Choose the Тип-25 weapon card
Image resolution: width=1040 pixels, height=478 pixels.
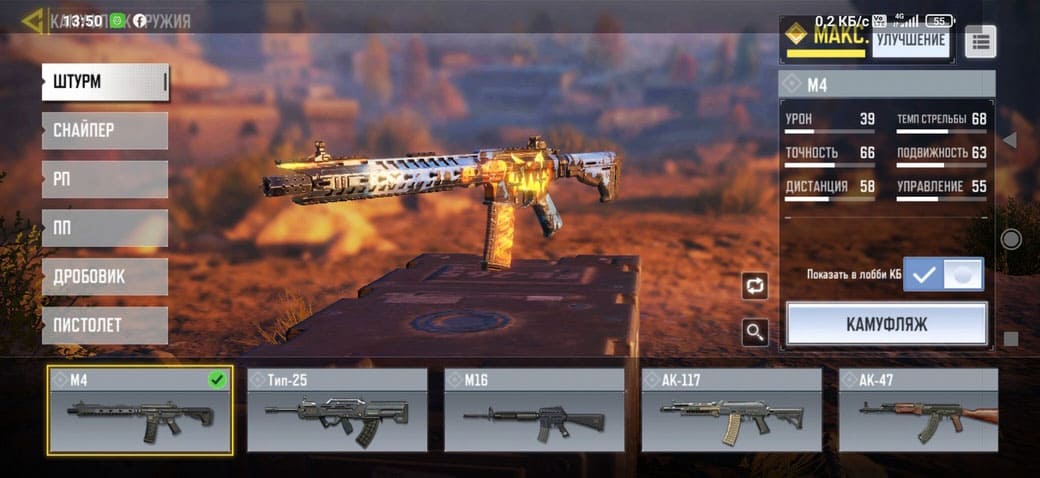[337, 410]
